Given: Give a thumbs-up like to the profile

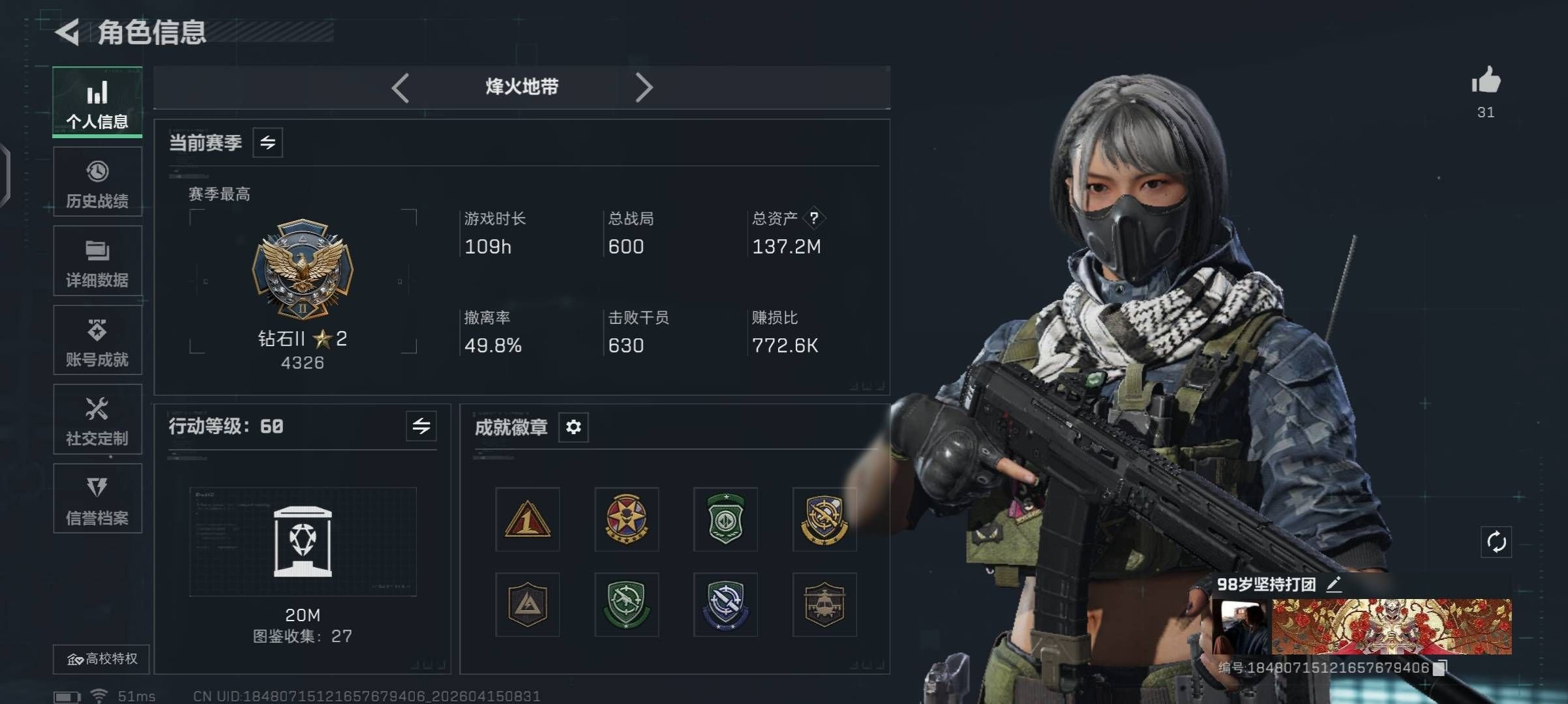Looking at the screenshot, I should (x=1485, y=82).
